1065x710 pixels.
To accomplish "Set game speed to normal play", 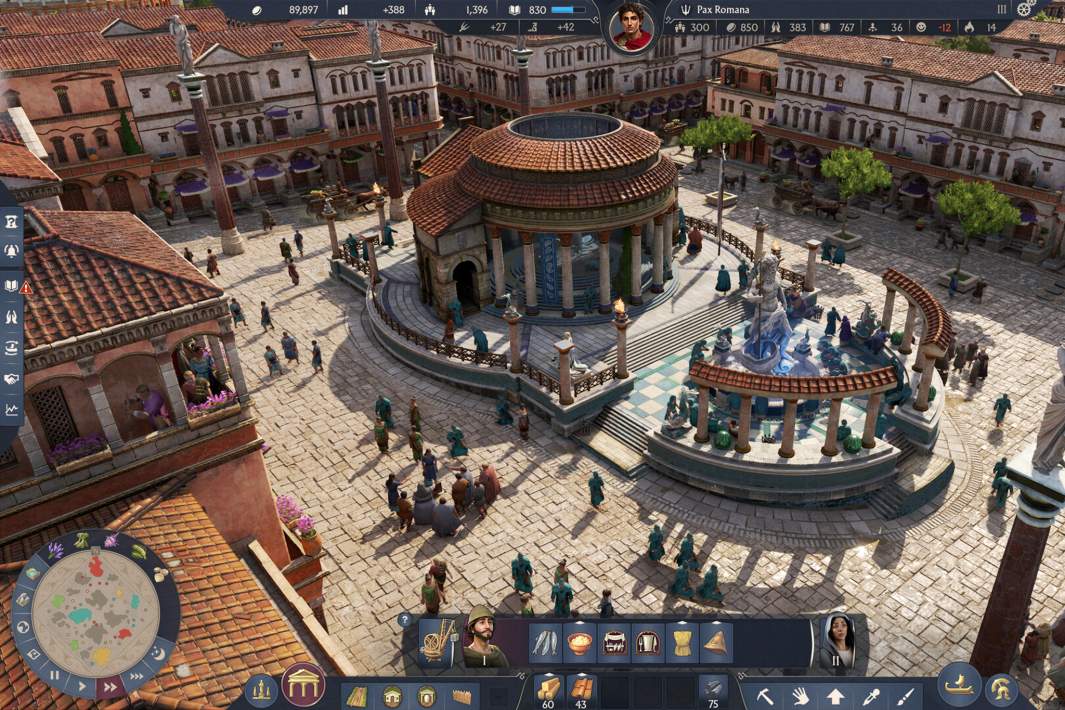I will 80,684.
